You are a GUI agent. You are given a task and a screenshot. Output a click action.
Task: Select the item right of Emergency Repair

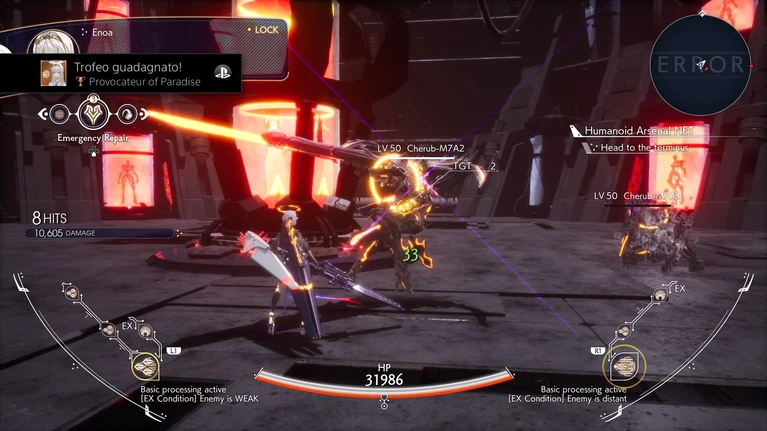click(127, 114)
